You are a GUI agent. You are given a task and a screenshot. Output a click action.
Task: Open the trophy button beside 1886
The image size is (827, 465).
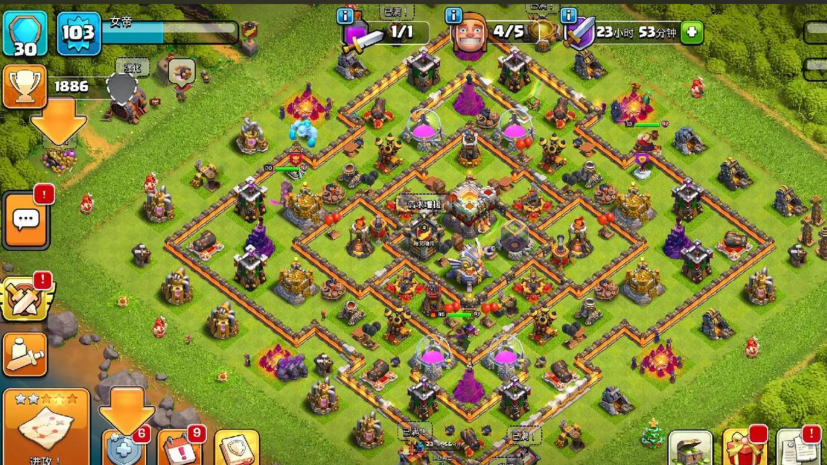tap(25, 87)
